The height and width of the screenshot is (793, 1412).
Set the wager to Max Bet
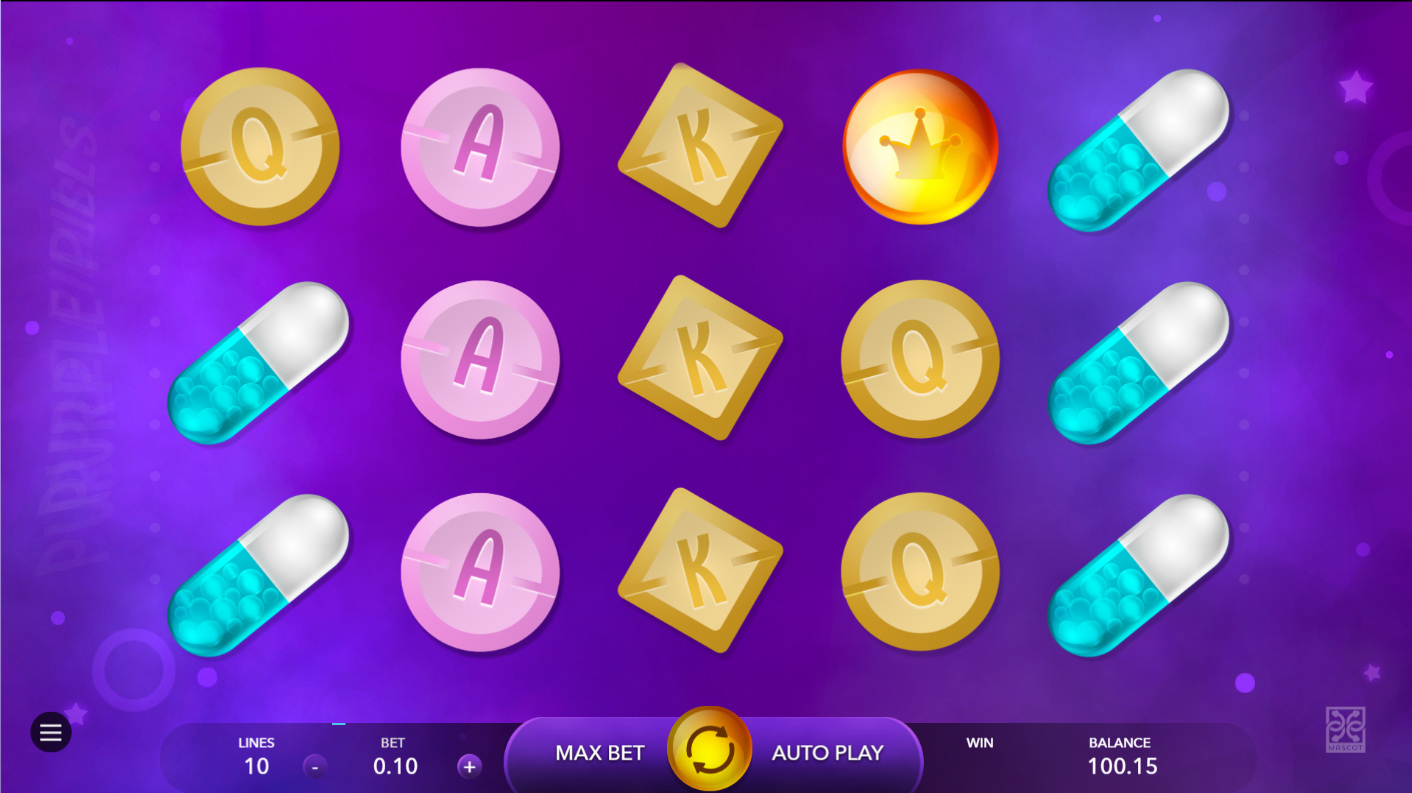tap(599, 753)
